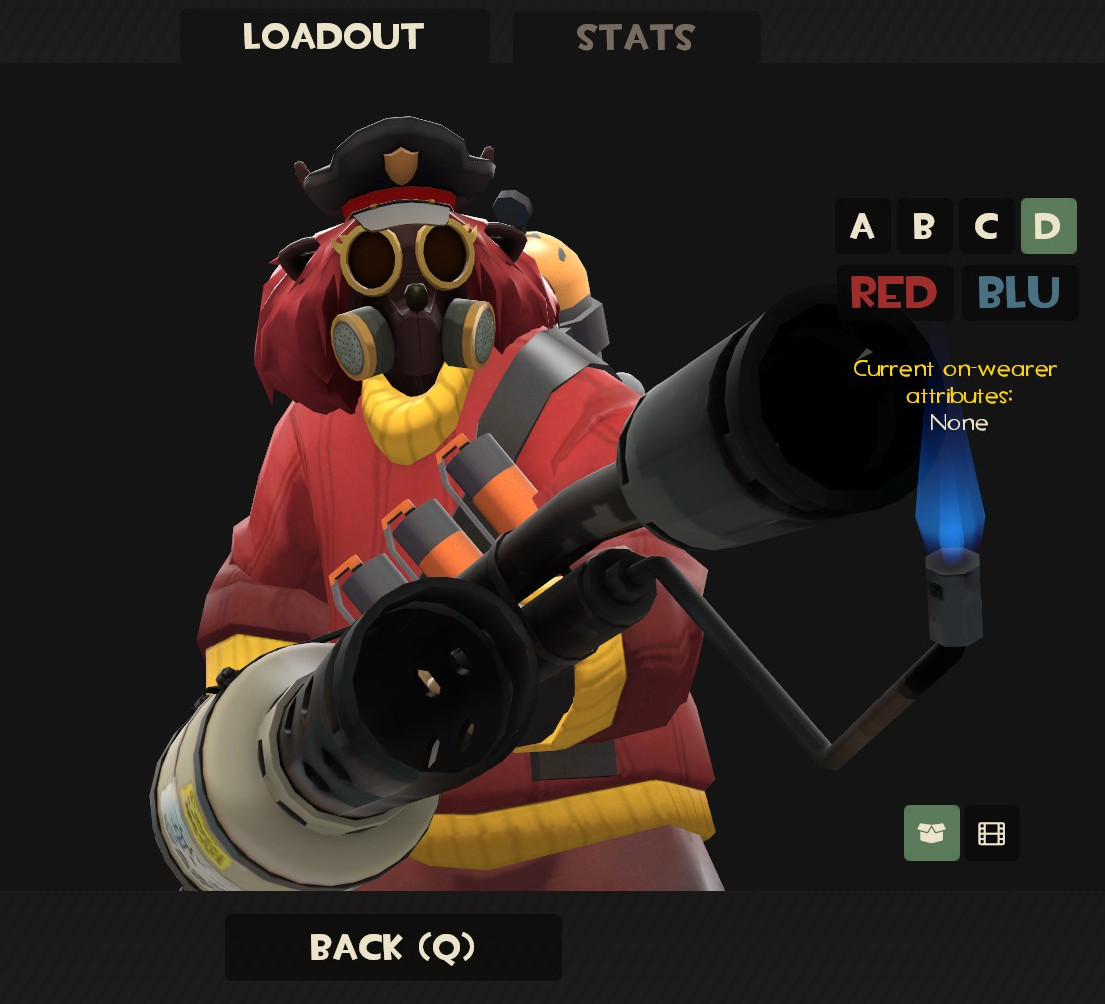This screenshot has height=1004, width=1105.
Task: Show the BLU team colors
Action: pos(1019,293)
